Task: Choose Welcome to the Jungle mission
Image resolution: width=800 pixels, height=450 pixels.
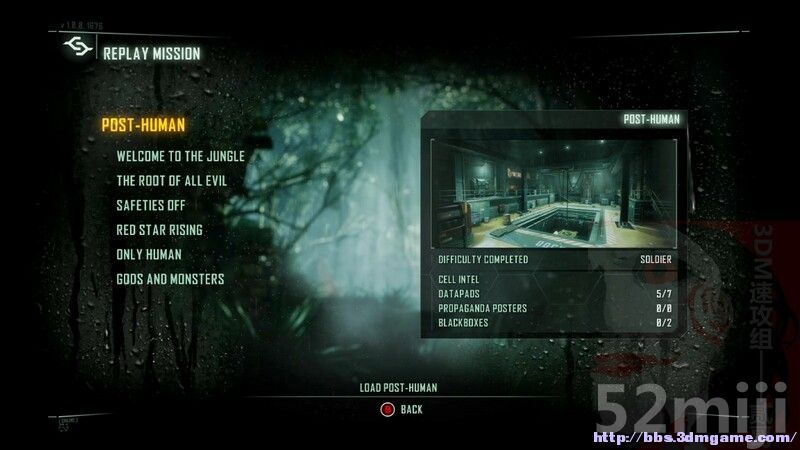Action: [x=180, y=156]
